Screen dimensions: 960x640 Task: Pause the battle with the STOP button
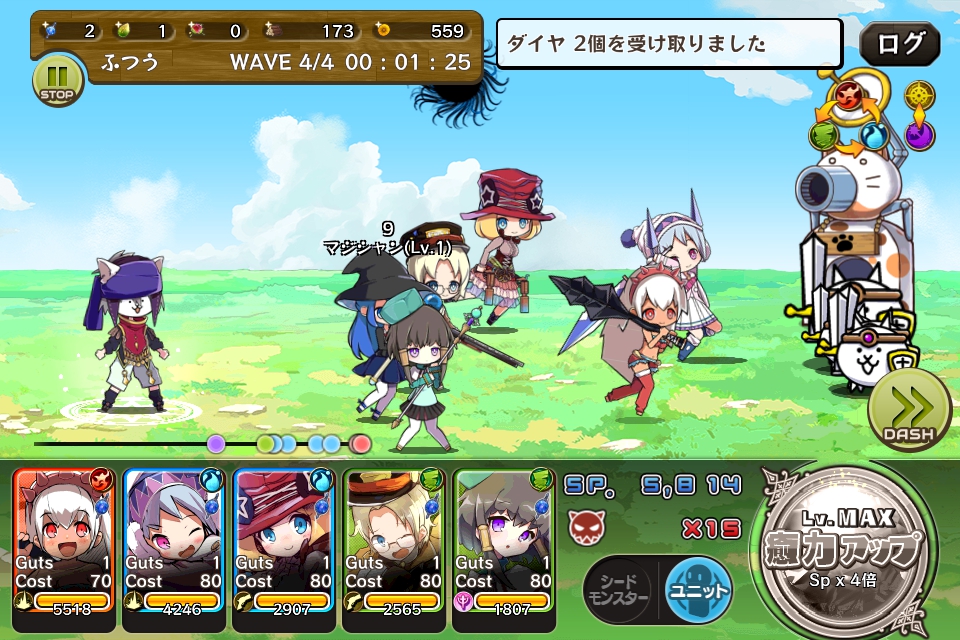tap(57, 80)
